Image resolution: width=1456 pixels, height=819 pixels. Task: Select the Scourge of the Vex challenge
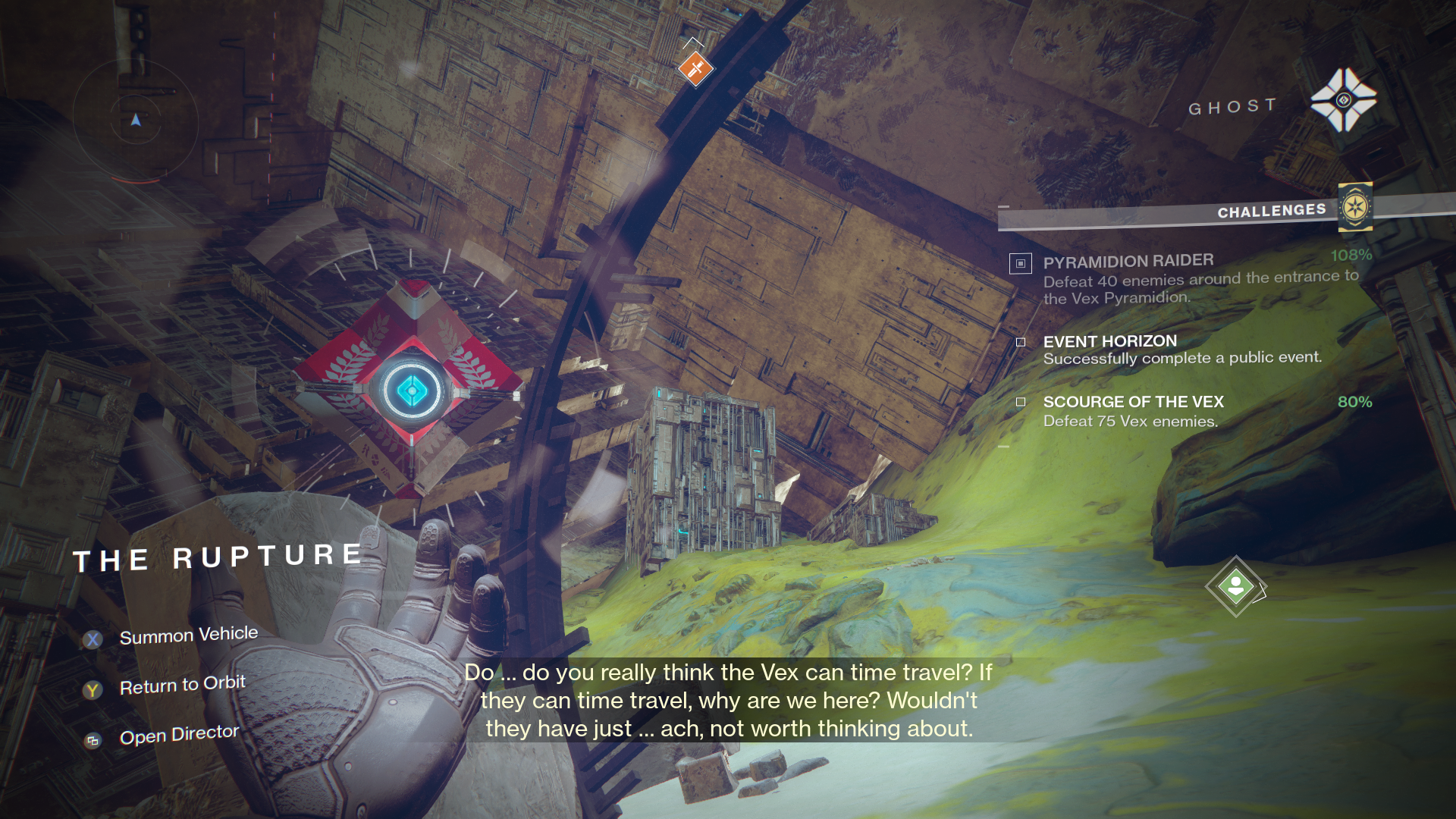(1133, 402)
